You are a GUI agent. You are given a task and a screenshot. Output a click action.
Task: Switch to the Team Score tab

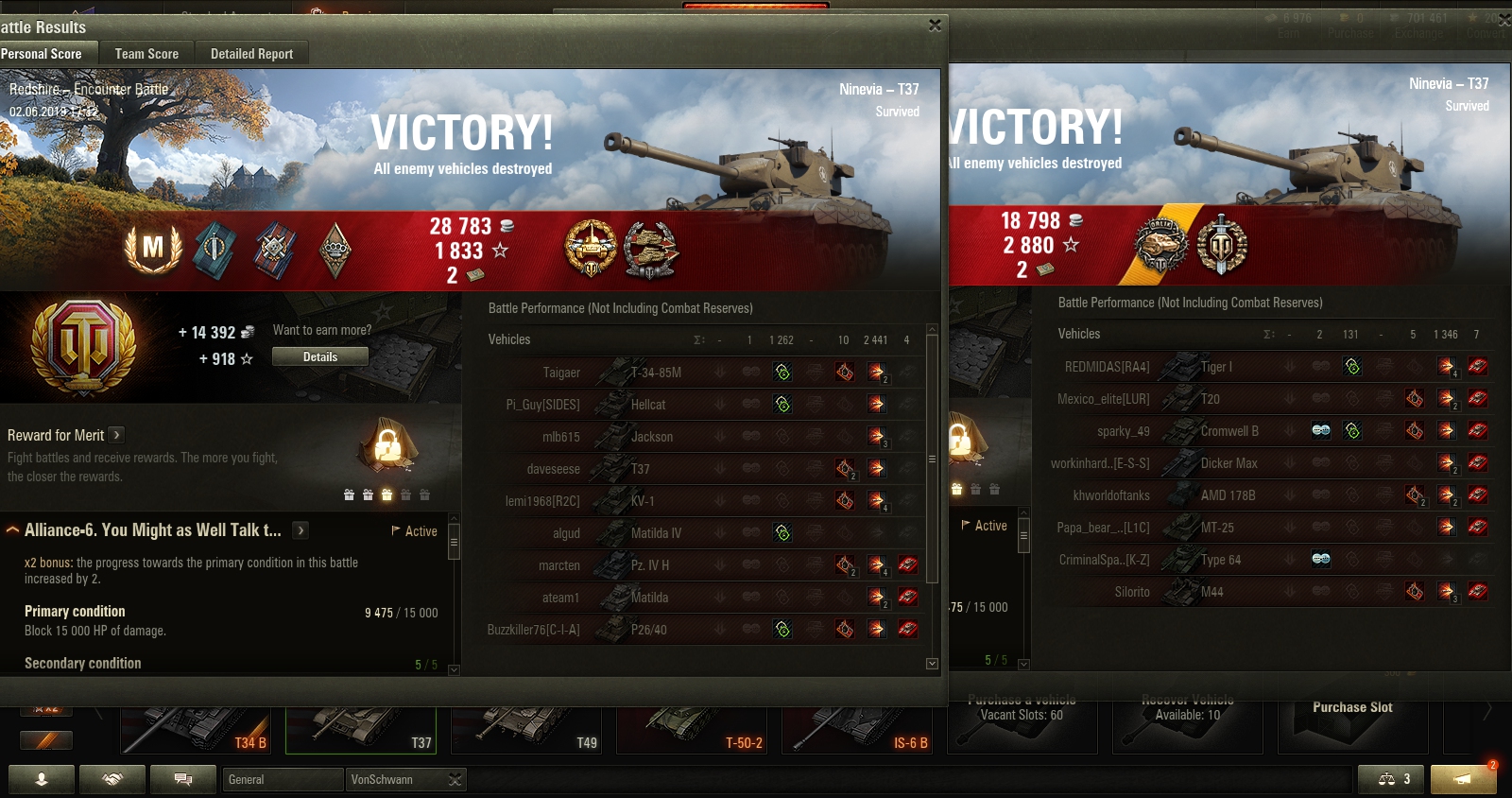[x=146, y=54]
